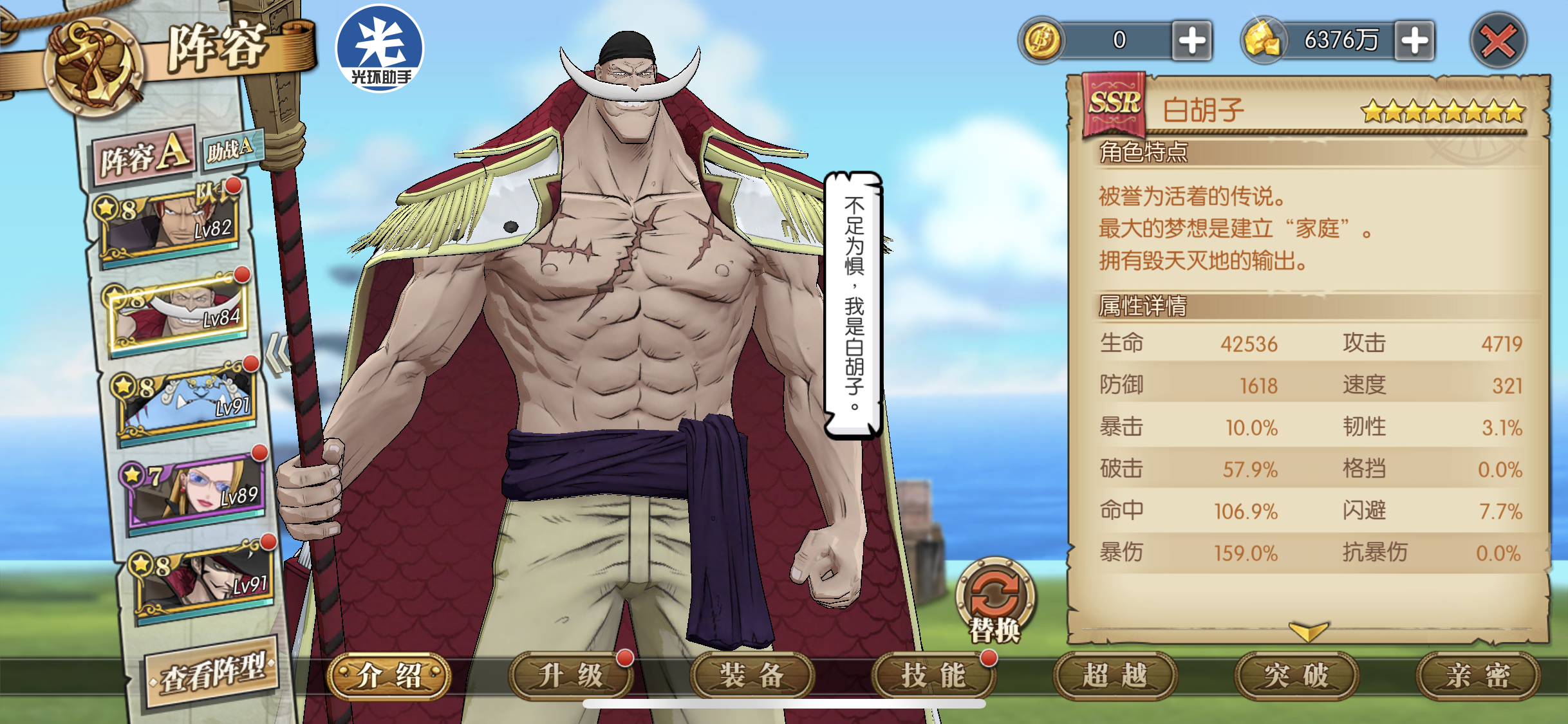Switch to the 助战A support tab

[230, 149]
